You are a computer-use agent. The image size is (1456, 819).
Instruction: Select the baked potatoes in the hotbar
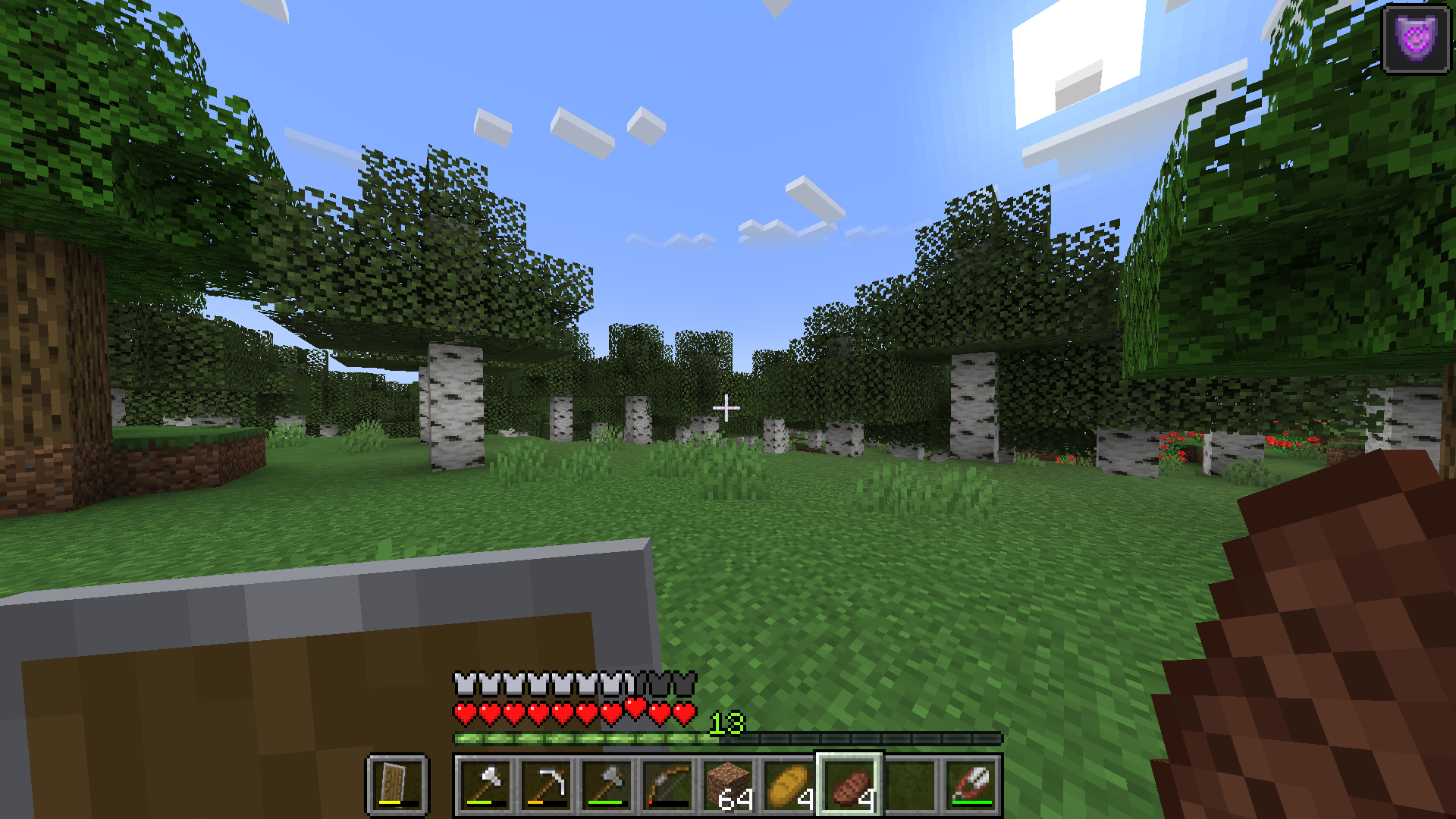(x=789, y=785)
